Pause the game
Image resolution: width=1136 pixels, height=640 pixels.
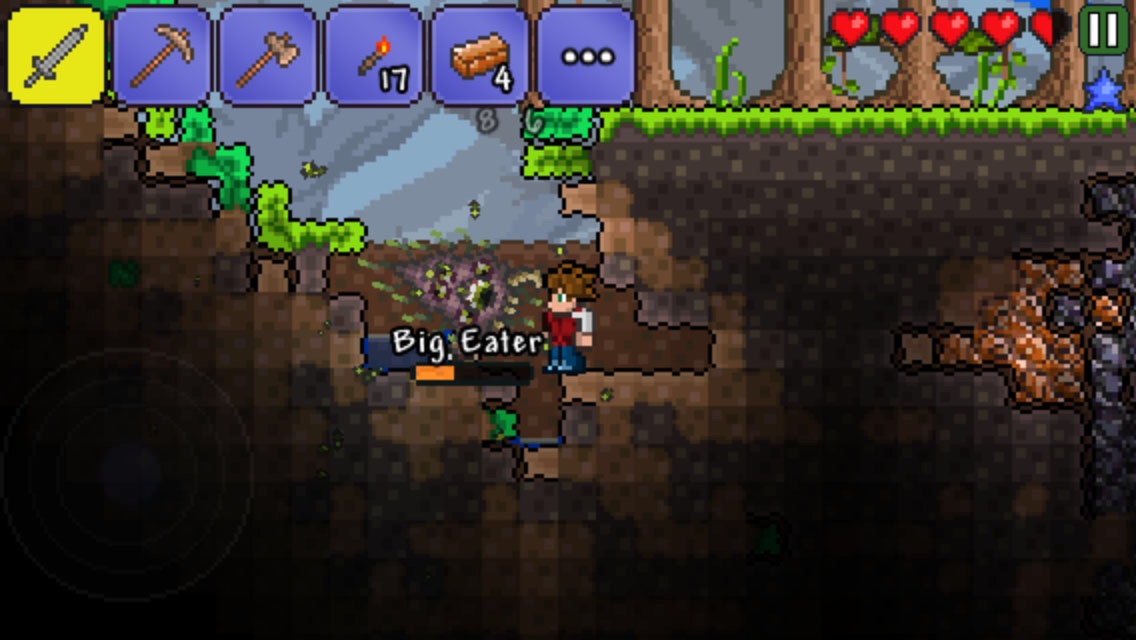tap(1103, 30)
